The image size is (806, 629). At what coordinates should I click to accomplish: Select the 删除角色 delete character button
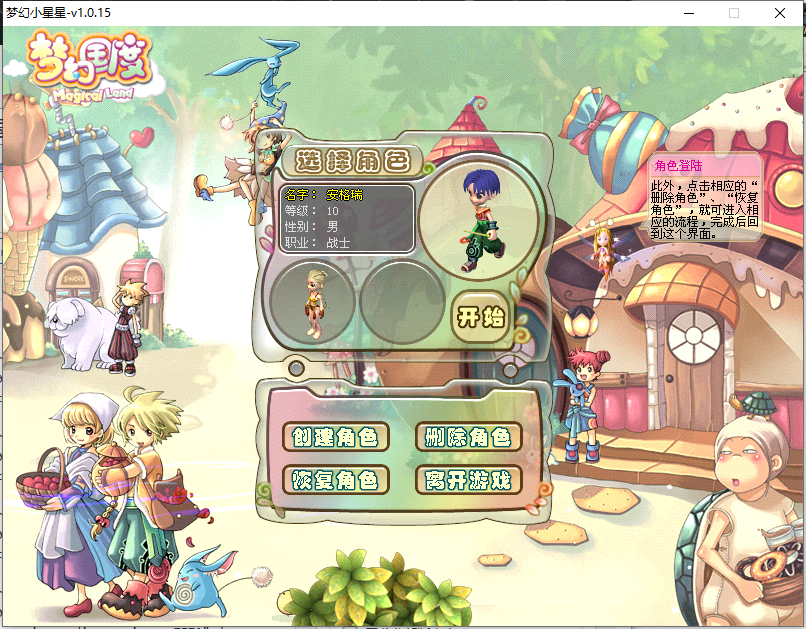tap(468, 437)
